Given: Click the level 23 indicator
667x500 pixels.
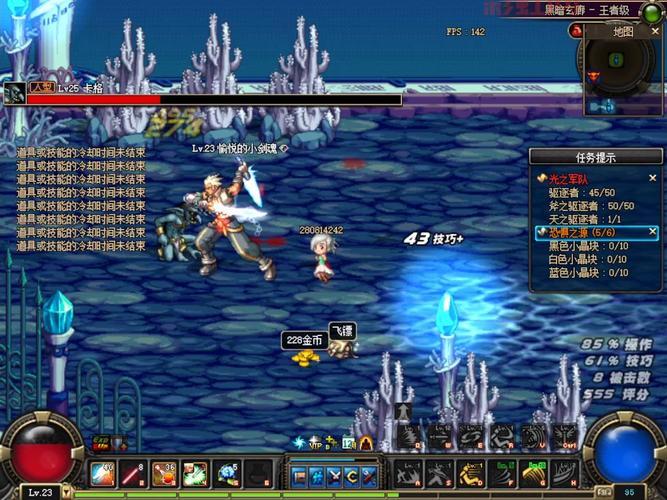Looking at the screenshot, I should (40, 492).
